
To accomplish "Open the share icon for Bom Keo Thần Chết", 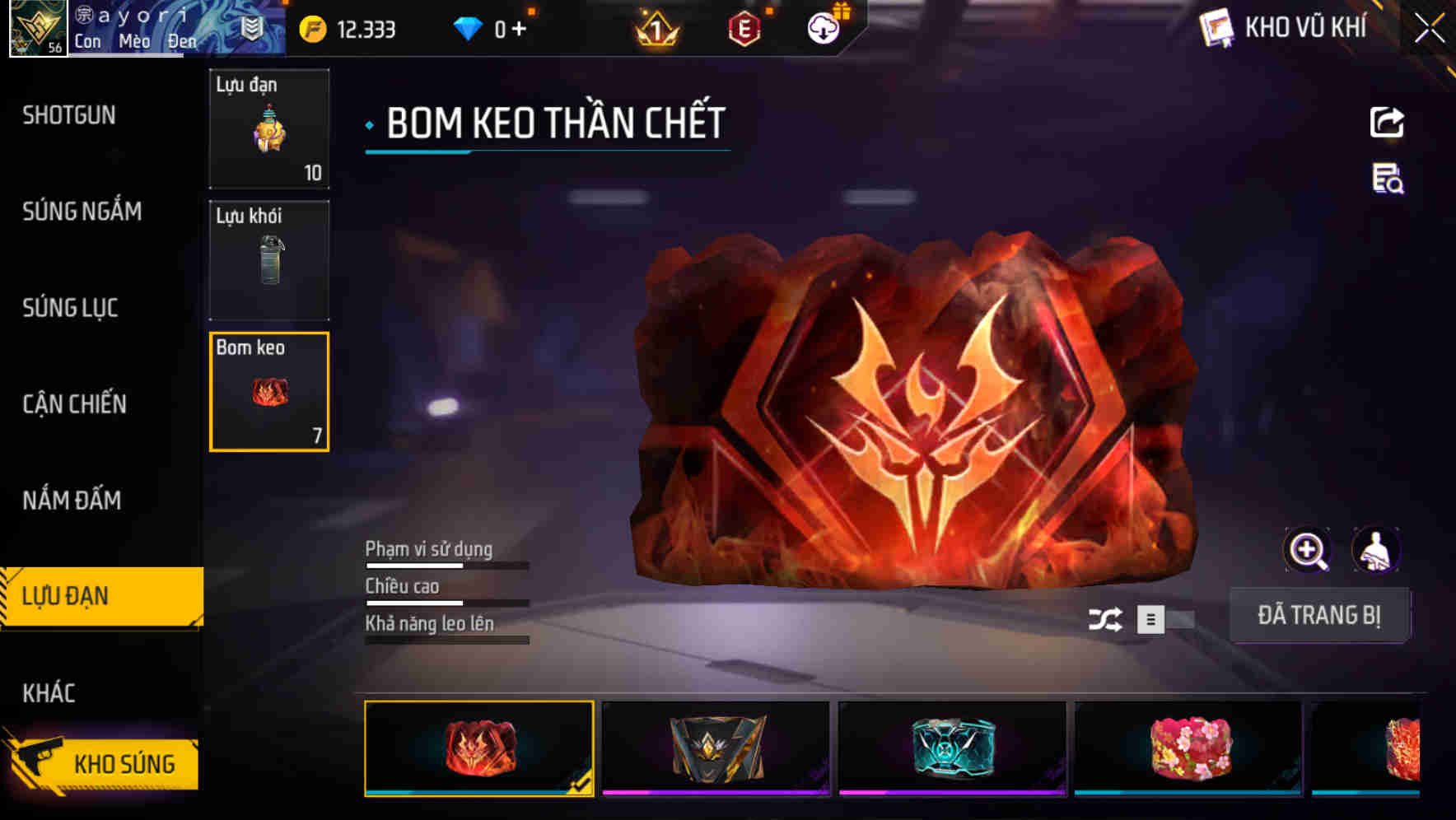I will point(1386,122).
